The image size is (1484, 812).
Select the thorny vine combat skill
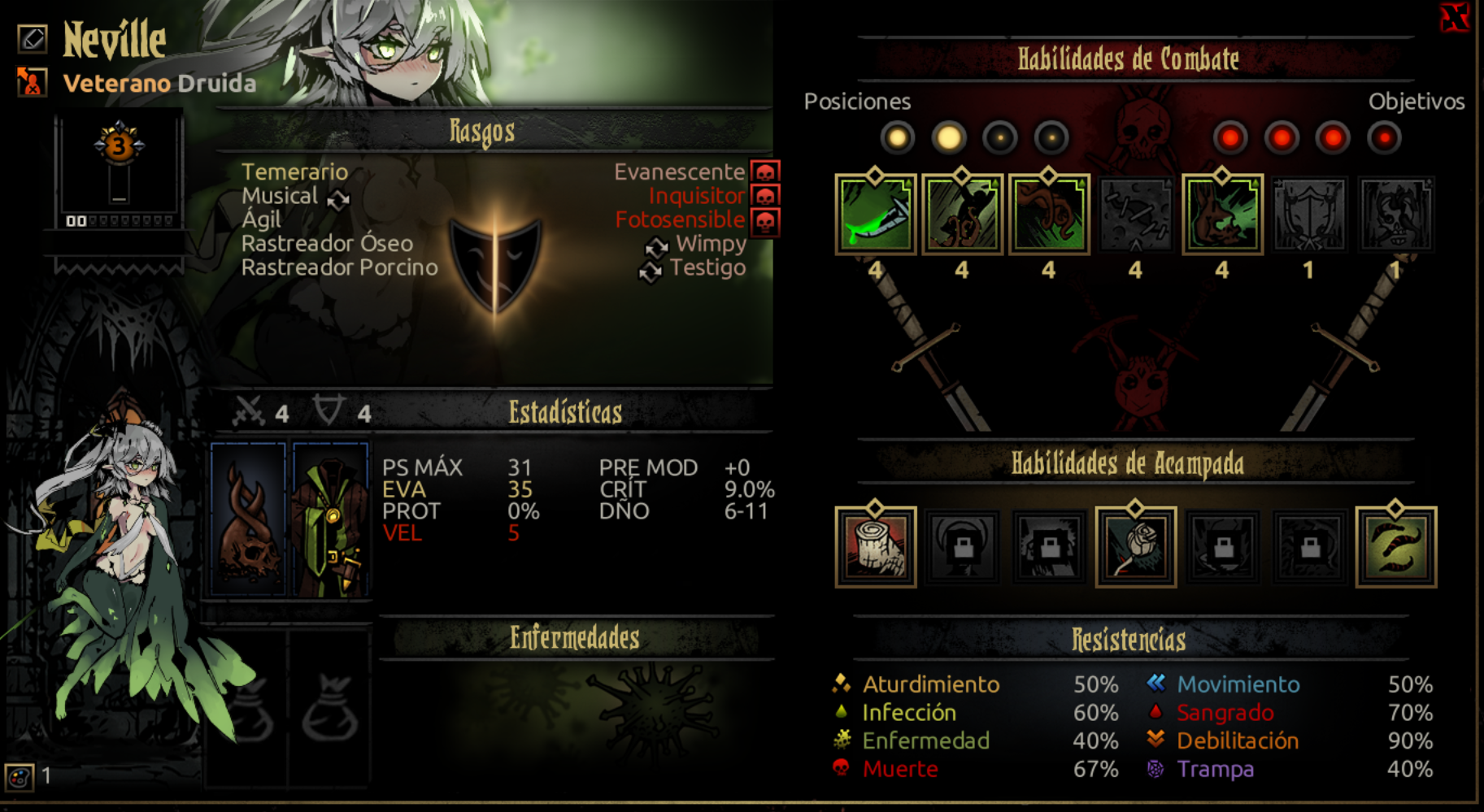click(x=962, y=215)
